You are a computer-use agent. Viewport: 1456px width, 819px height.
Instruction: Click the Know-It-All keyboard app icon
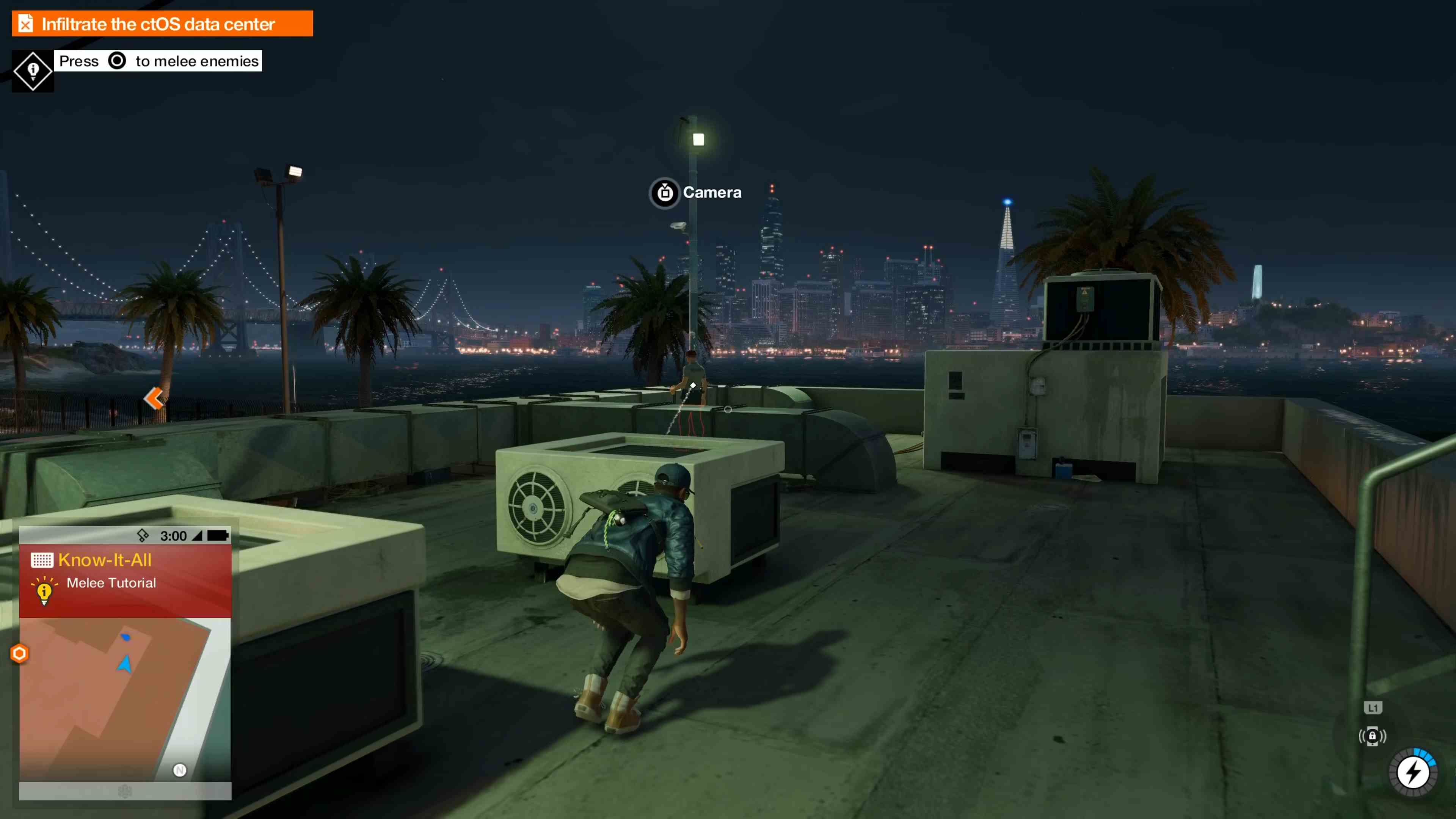42,560
